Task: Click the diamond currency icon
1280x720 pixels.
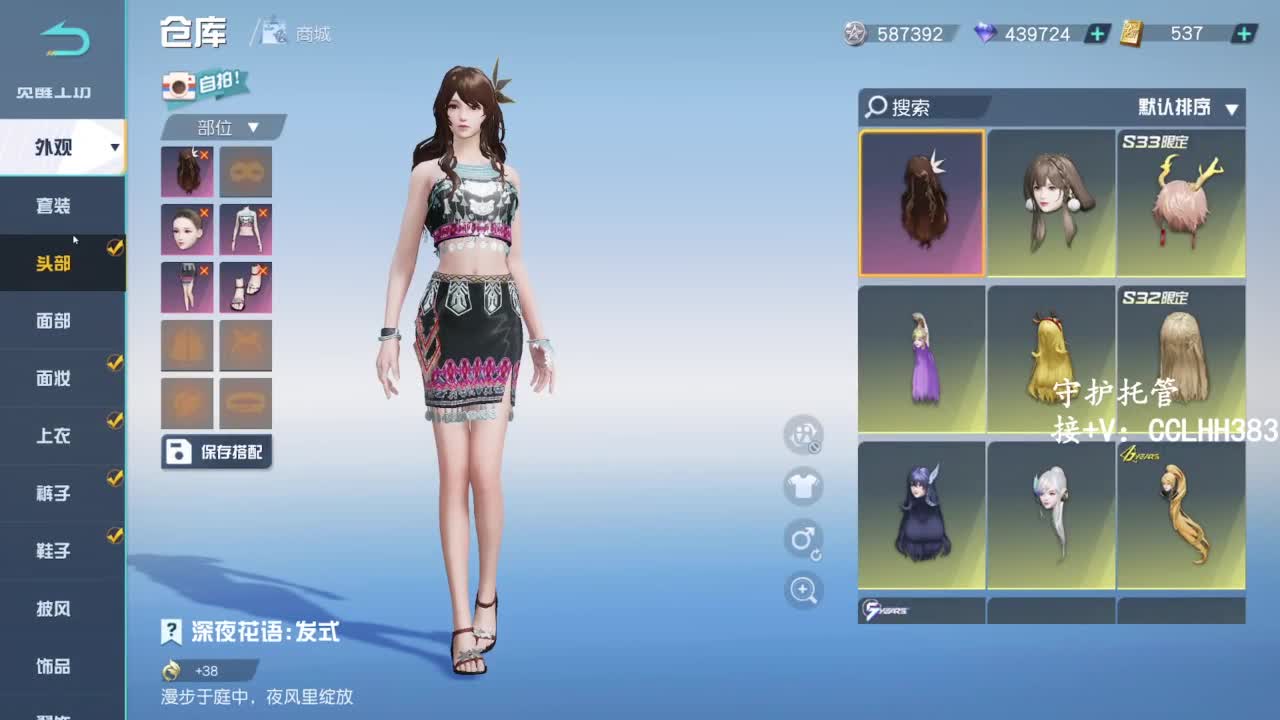Action: [x=984, y=33]
